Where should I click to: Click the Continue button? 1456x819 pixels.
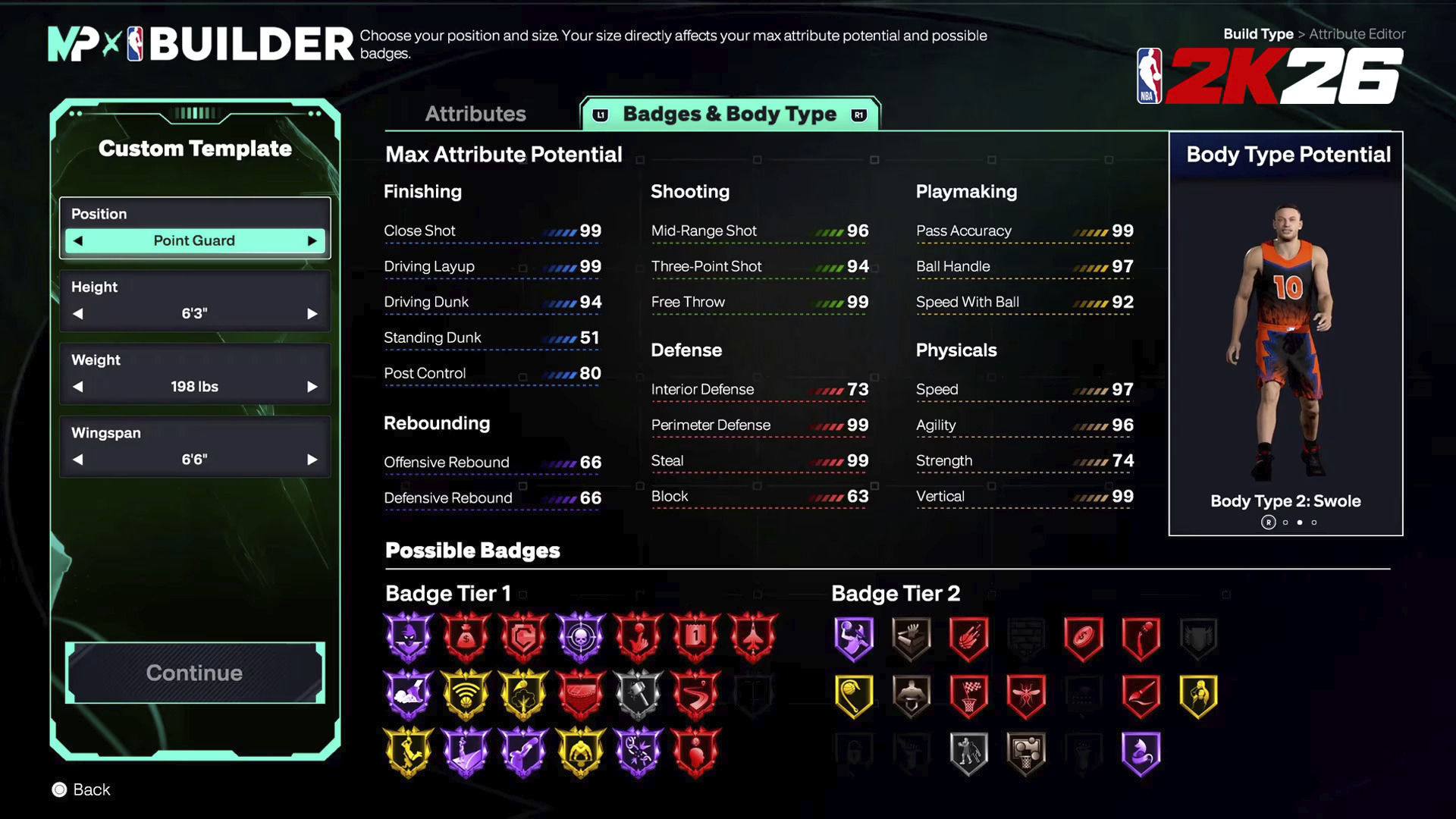click(195, 673)
